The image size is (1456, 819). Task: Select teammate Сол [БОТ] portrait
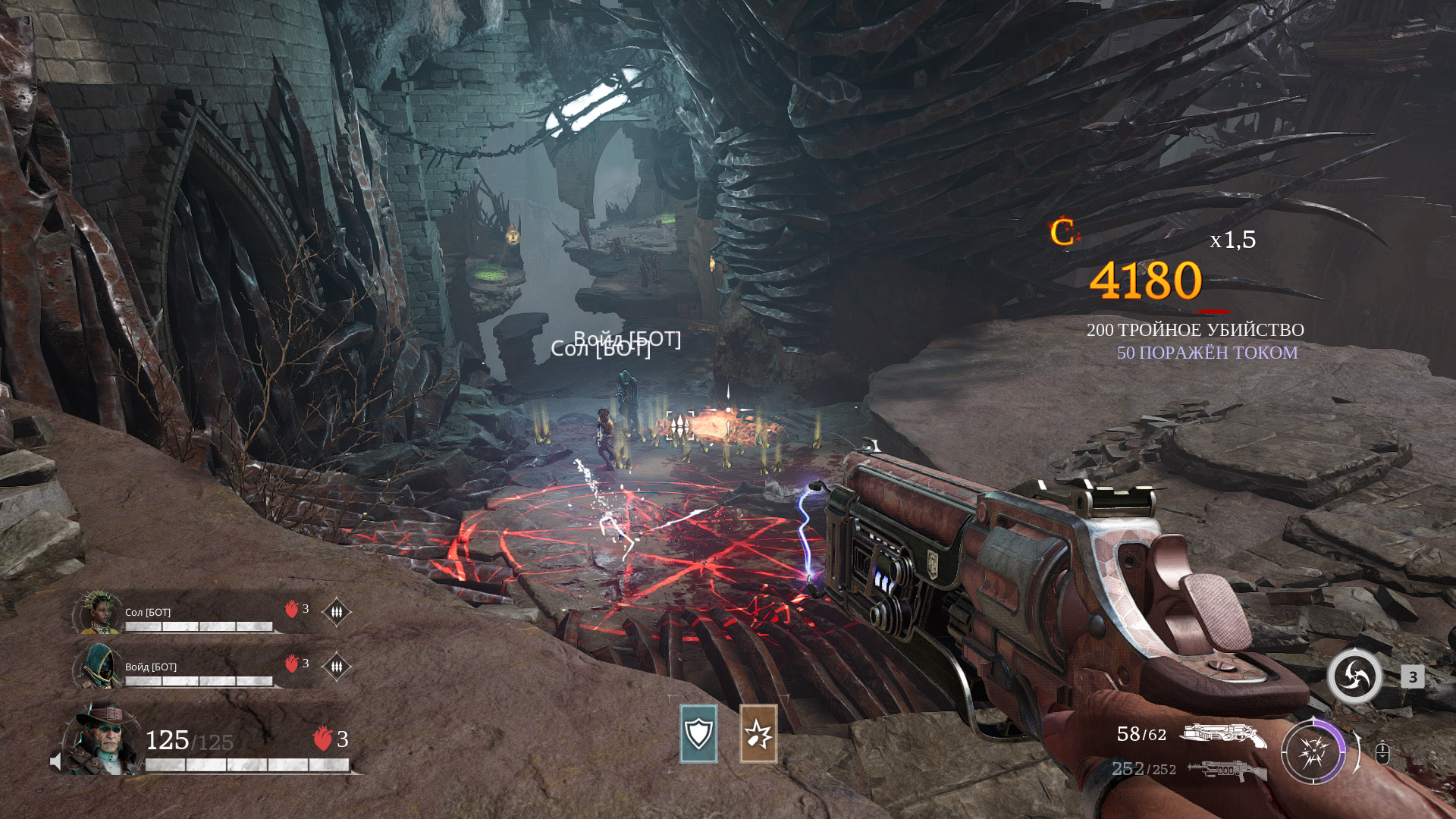(99, 612)
